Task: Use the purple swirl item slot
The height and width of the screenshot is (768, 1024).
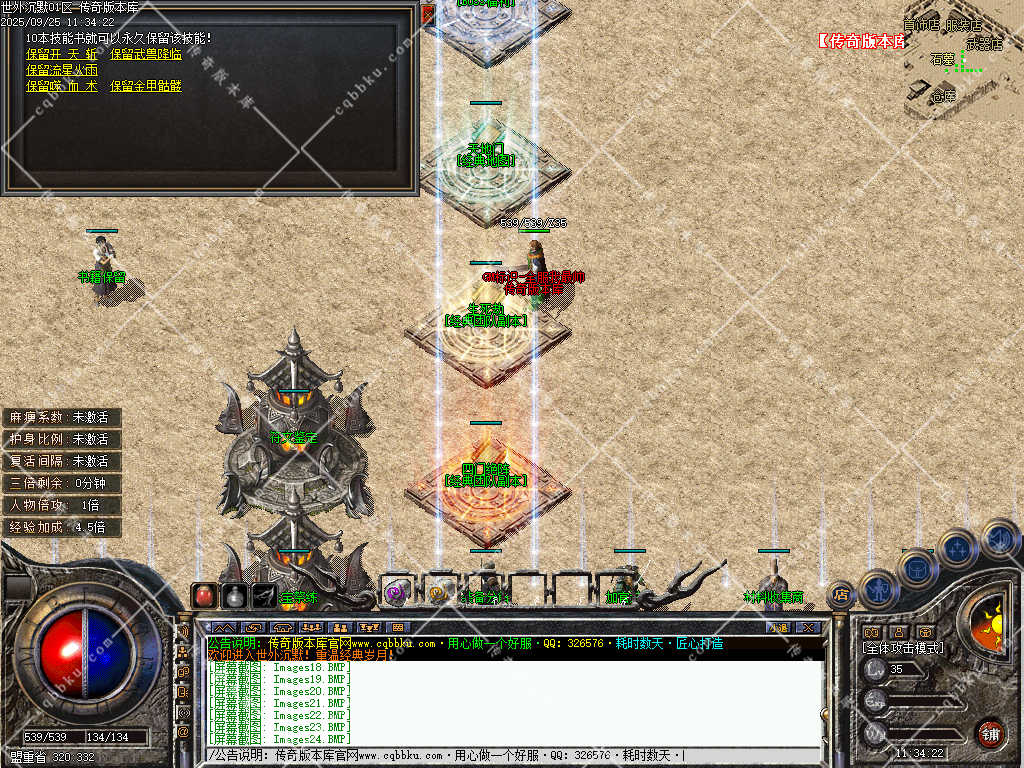Action: click(x=395, y=592)
